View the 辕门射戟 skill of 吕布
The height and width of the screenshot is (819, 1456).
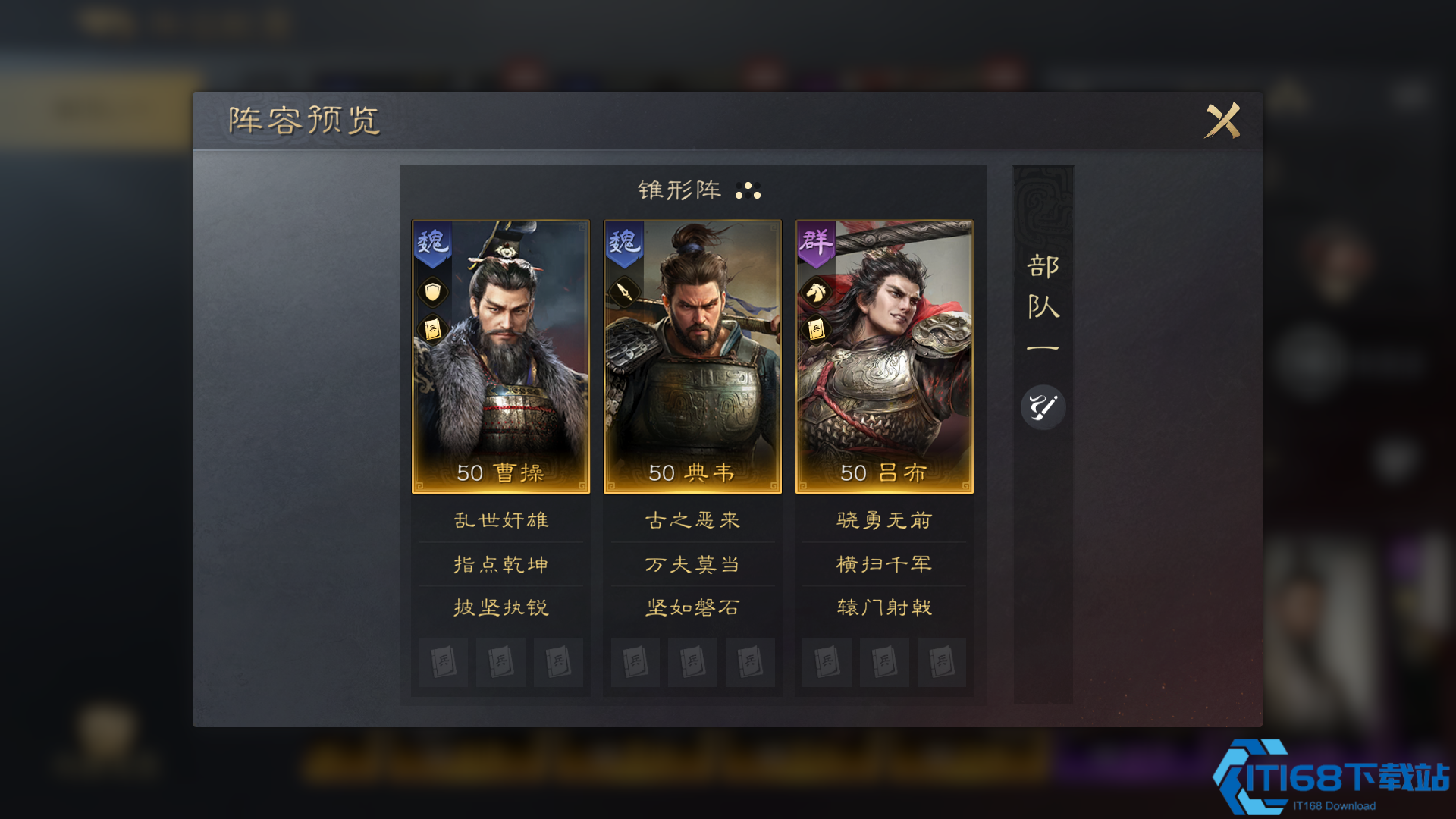click(884, 607)
